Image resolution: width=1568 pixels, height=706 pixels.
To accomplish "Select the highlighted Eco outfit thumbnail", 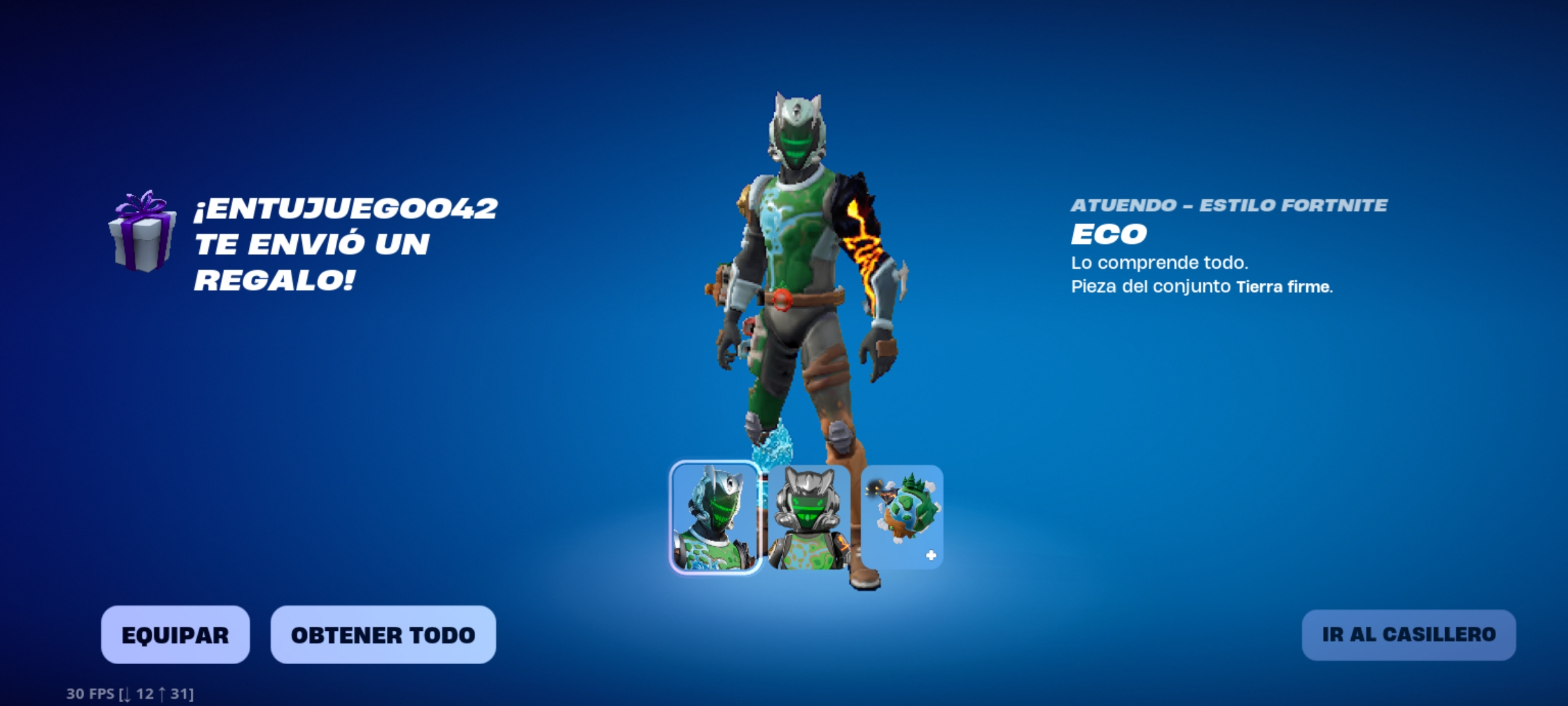I will point(715,517).
